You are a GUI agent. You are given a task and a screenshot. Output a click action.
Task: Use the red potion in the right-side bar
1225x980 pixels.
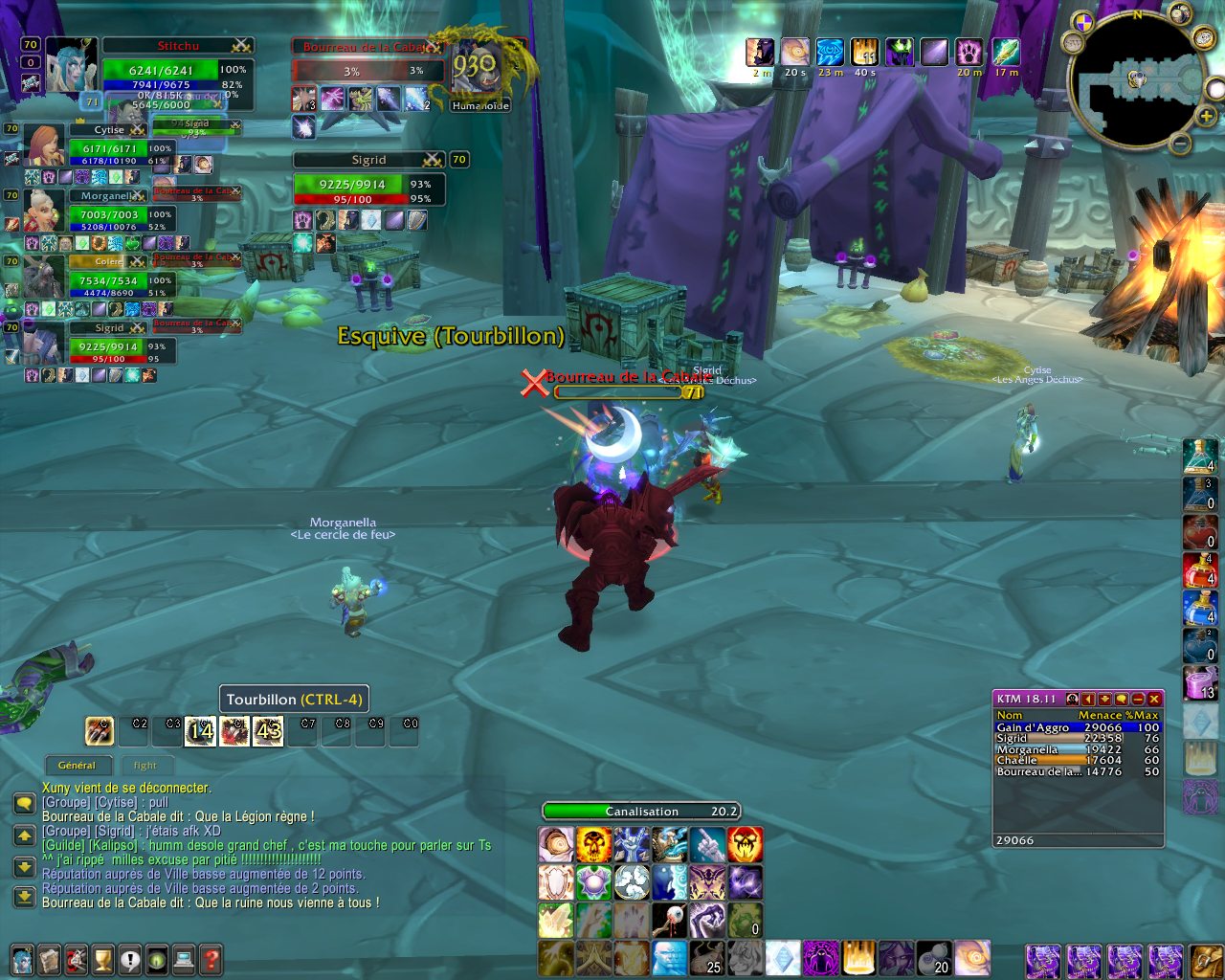pos(1199,569)
